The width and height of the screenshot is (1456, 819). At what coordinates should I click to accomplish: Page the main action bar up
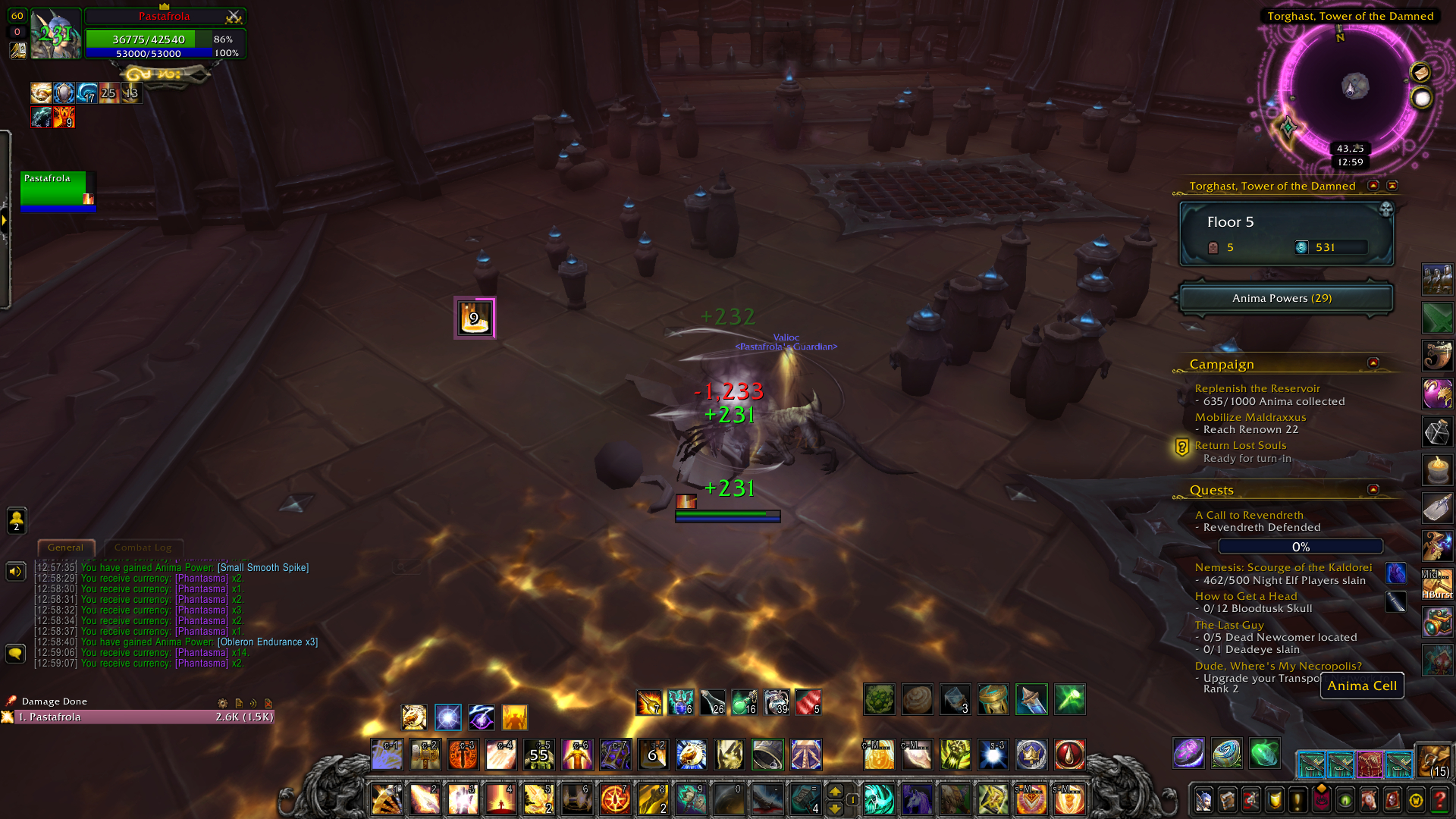[835, 791]
